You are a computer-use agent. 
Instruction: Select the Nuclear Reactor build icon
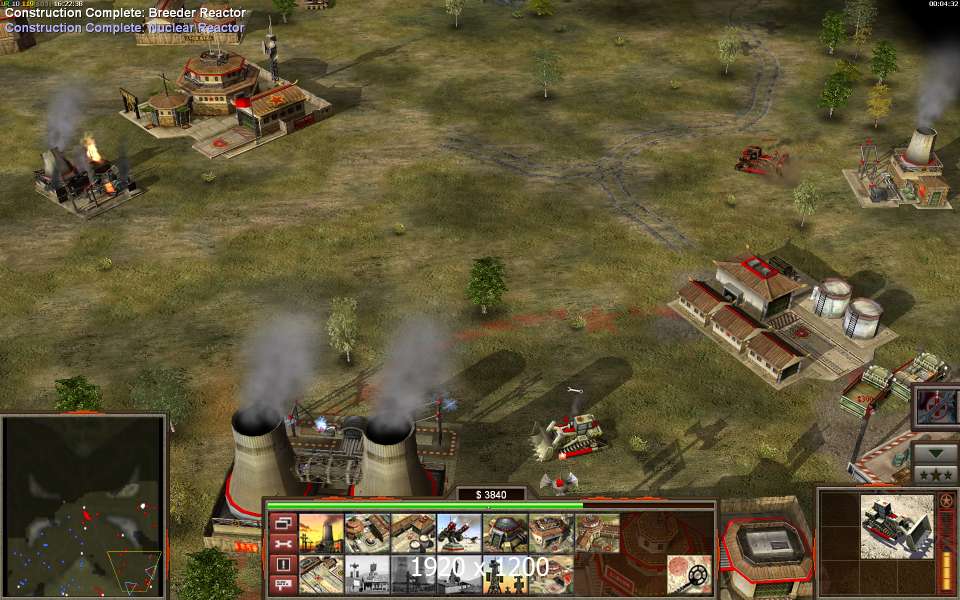pyautogui.click(x=321, y=533)
